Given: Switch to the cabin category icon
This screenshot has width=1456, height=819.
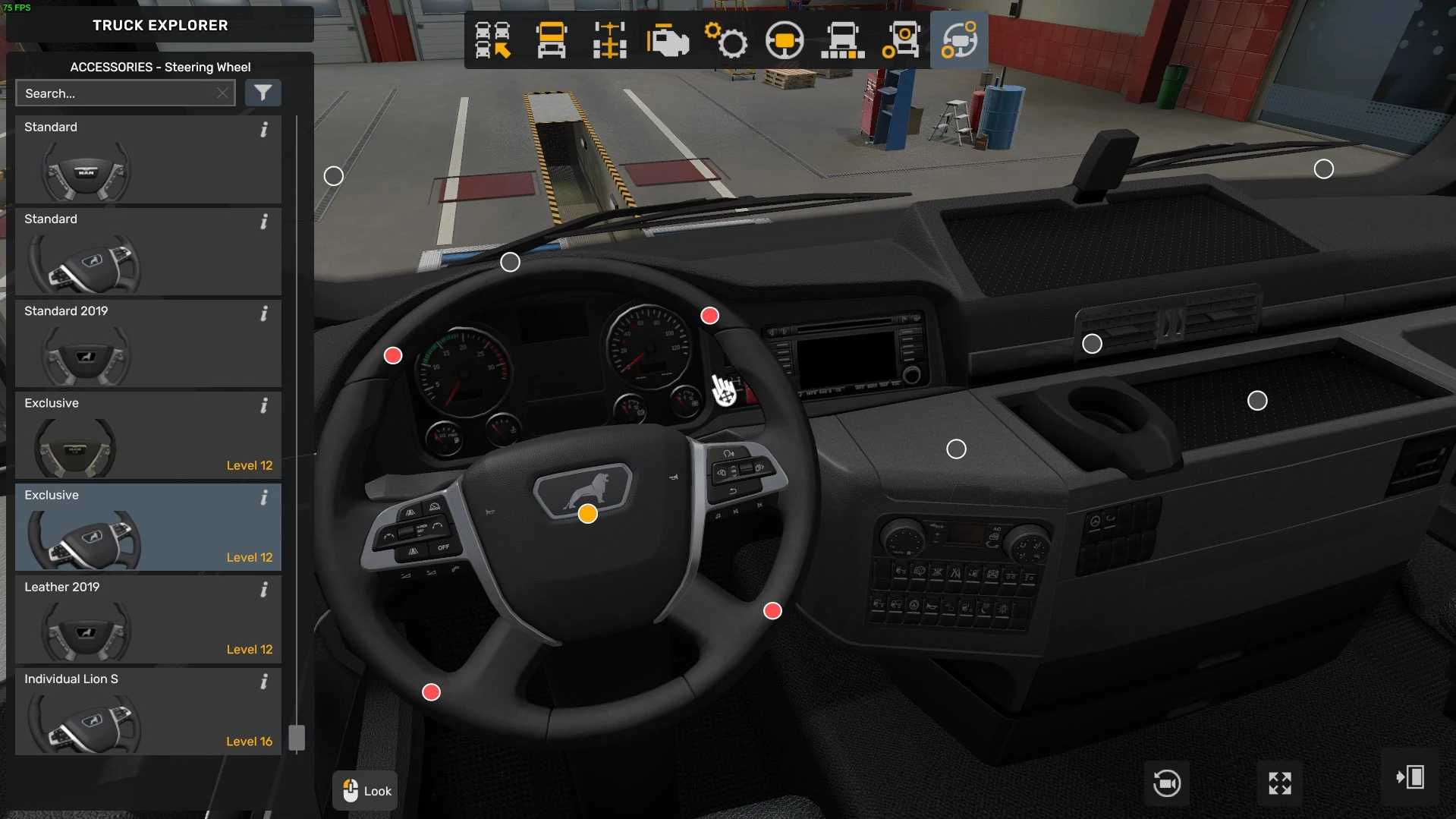Looking at the screenshot, I should coord(551,40).
